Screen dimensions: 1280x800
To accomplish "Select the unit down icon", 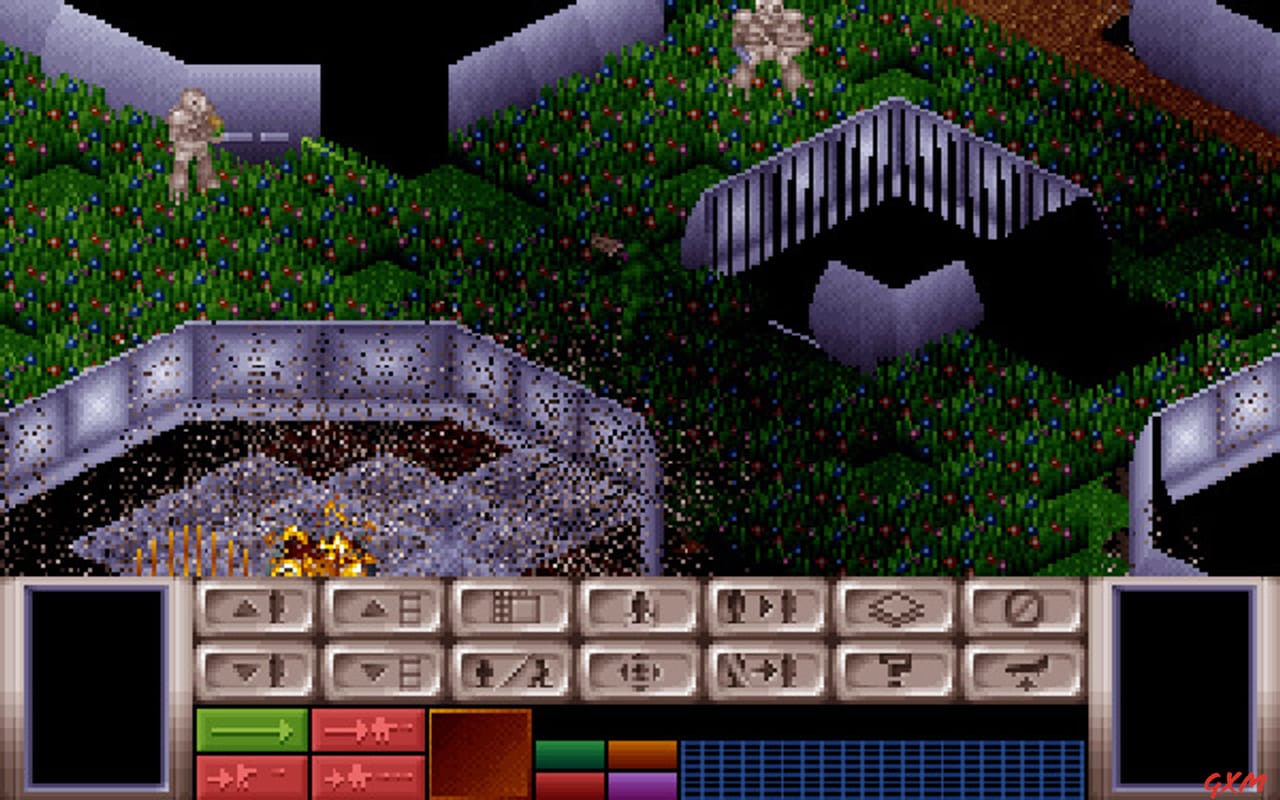I will 255,668.
